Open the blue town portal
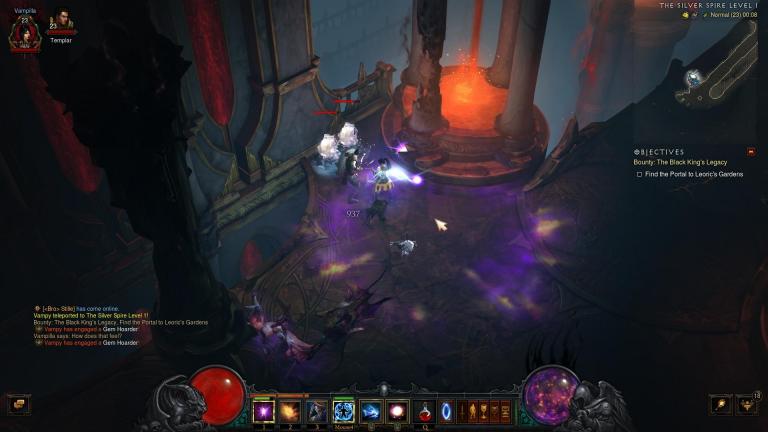This screenshot has height=432, width=768. click(x=446, y=411)
